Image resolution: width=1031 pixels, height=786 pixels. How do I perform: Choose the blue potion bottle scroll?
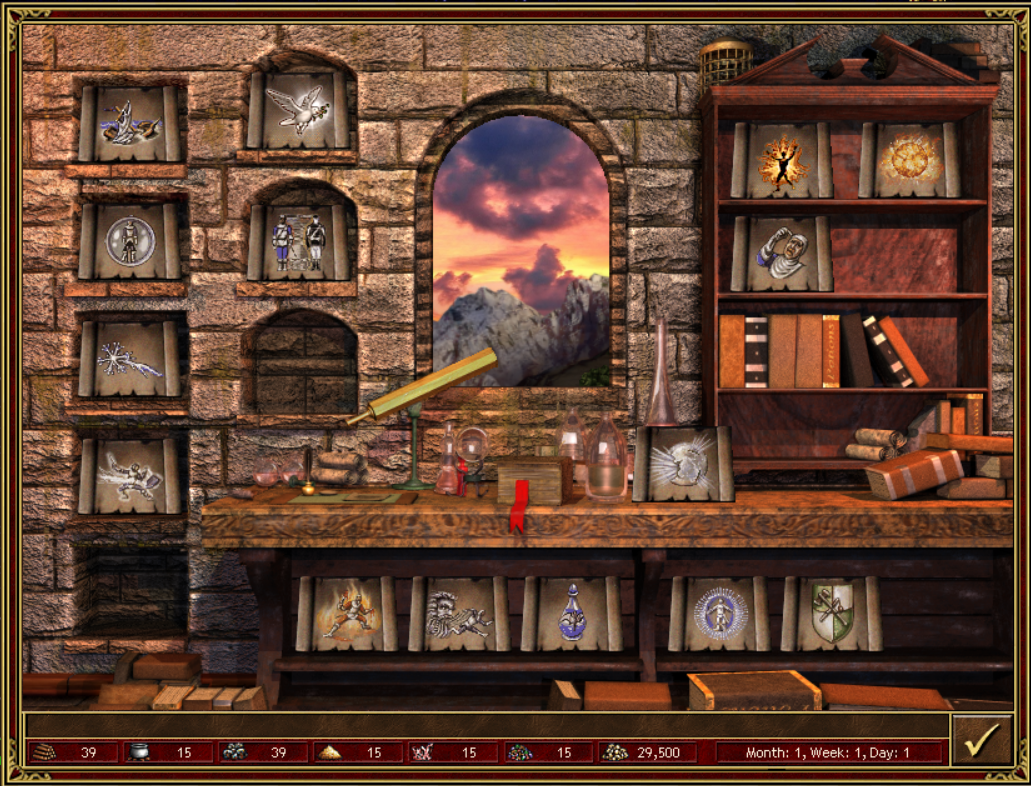(571, 613)
